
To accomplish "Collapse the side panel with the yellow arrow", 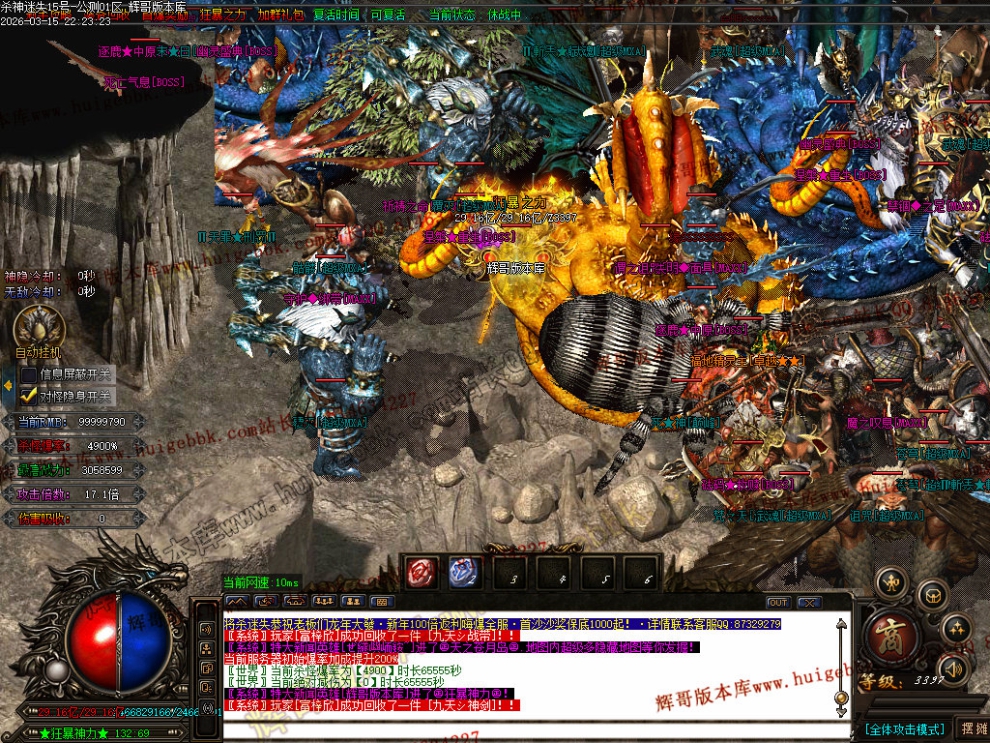I will coord(7,385).
